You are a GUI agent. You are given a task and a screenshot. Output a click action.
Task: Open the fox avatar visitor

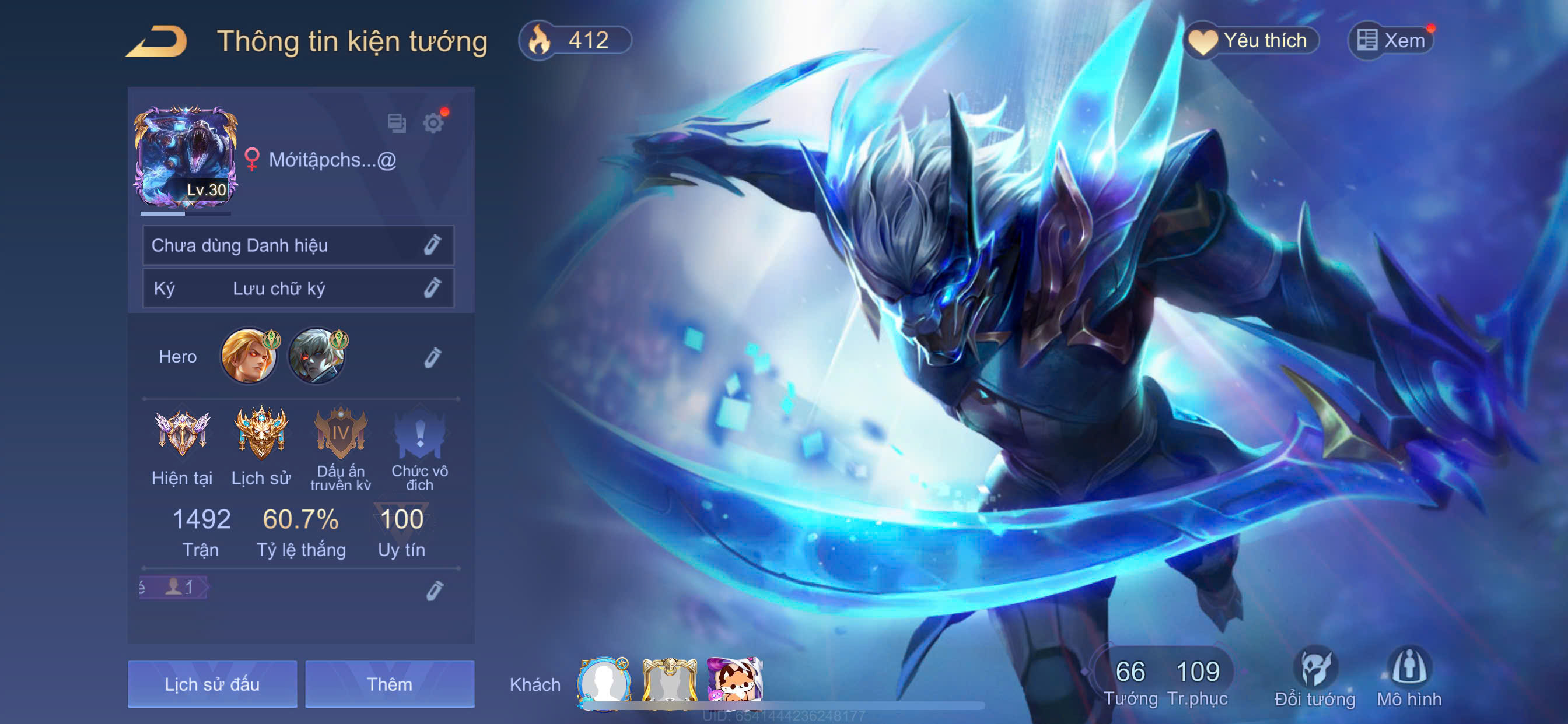click(734, 682)
